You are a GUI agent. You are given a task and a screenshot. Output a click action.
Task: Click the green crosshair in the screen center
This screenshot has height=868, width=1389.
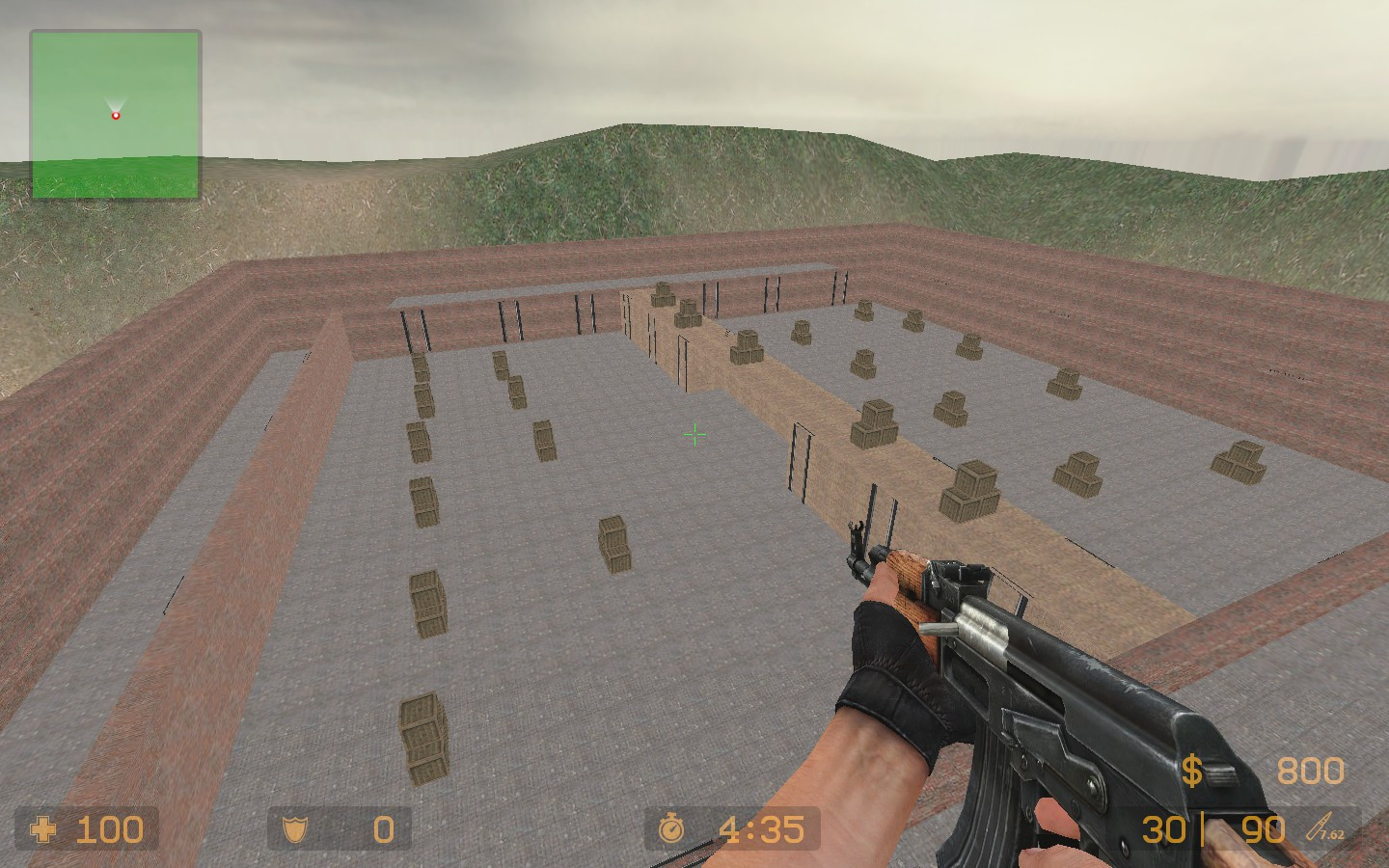(694, 435)
